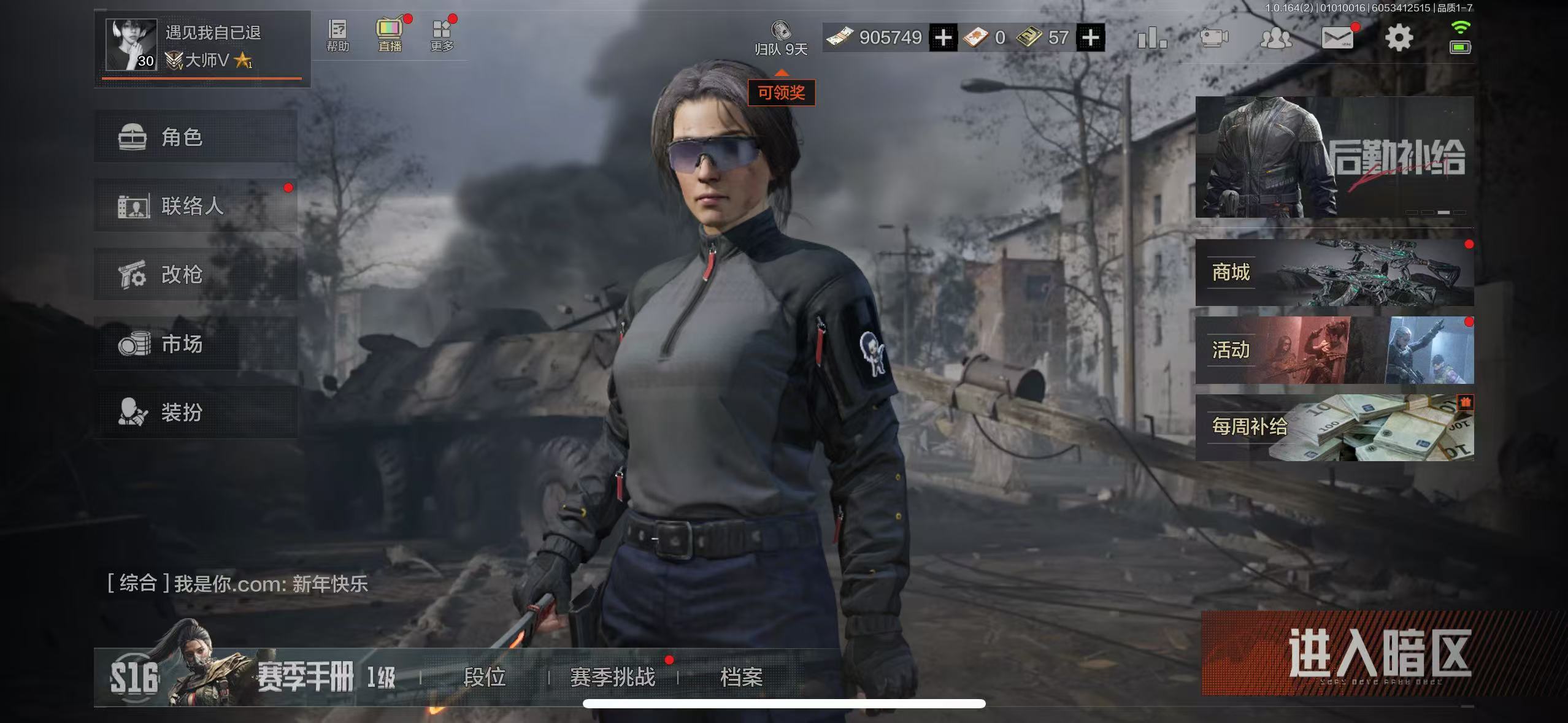Open the 商城 store banner
The height and width of the screenshot is (723, 1568).
[x=1334, y=272]
